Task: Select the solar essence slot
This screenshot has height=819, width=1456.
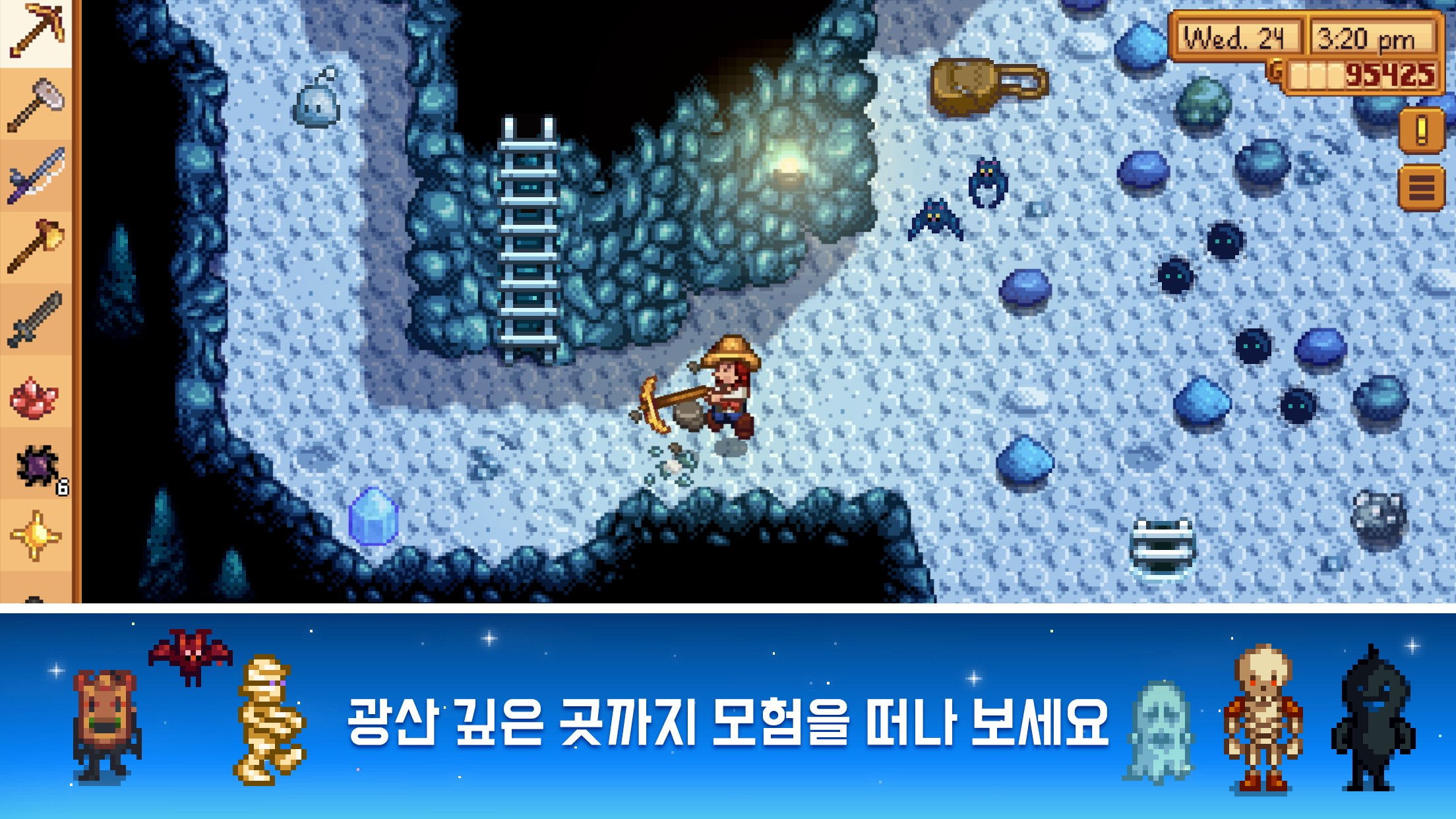Action: coord(36,533)
